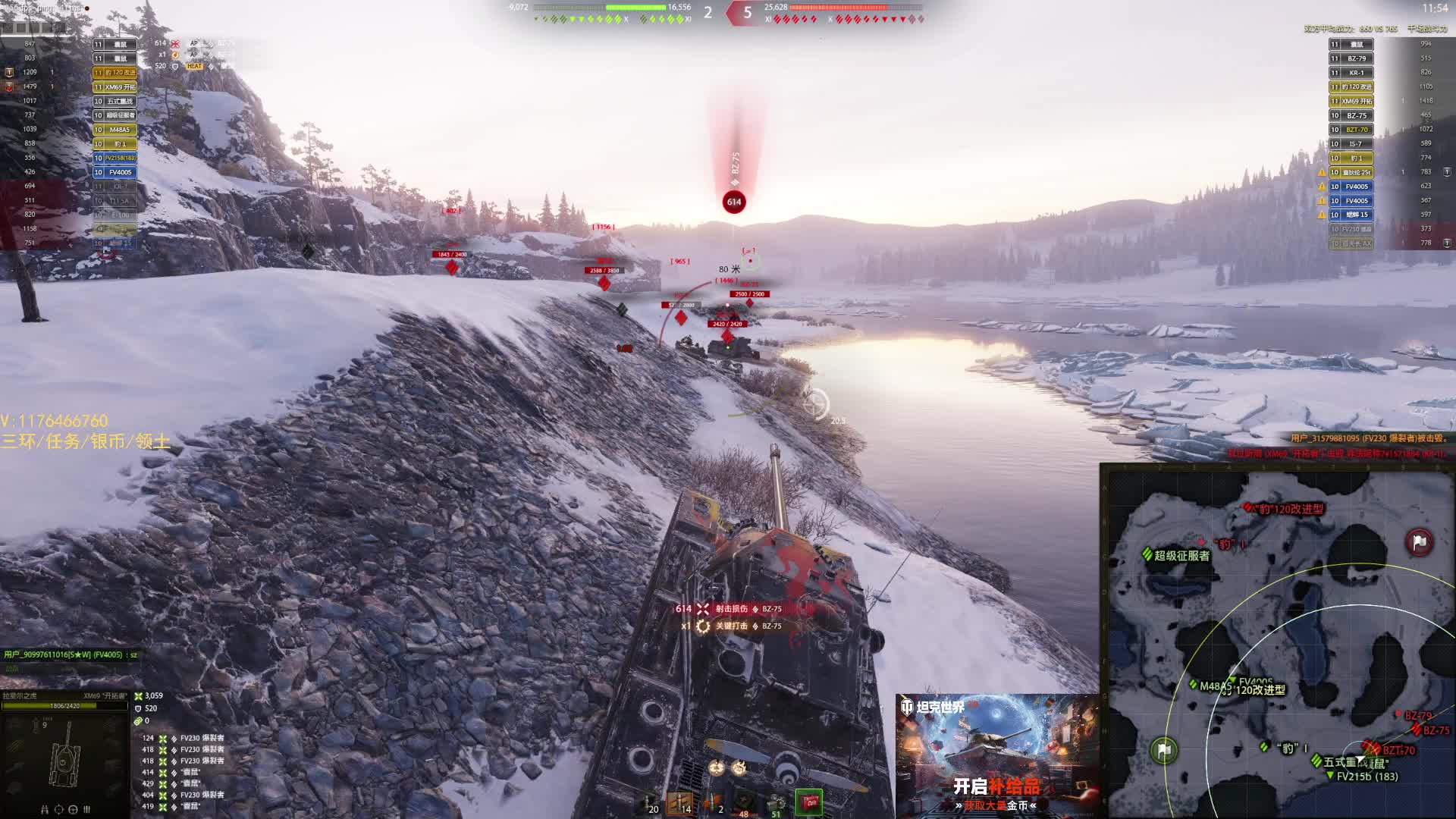Image resolution: width=1456 pixels, height=819 pixels.
Task: Switch to the highlighted 14-round shell slot
Action: (680, 803)
